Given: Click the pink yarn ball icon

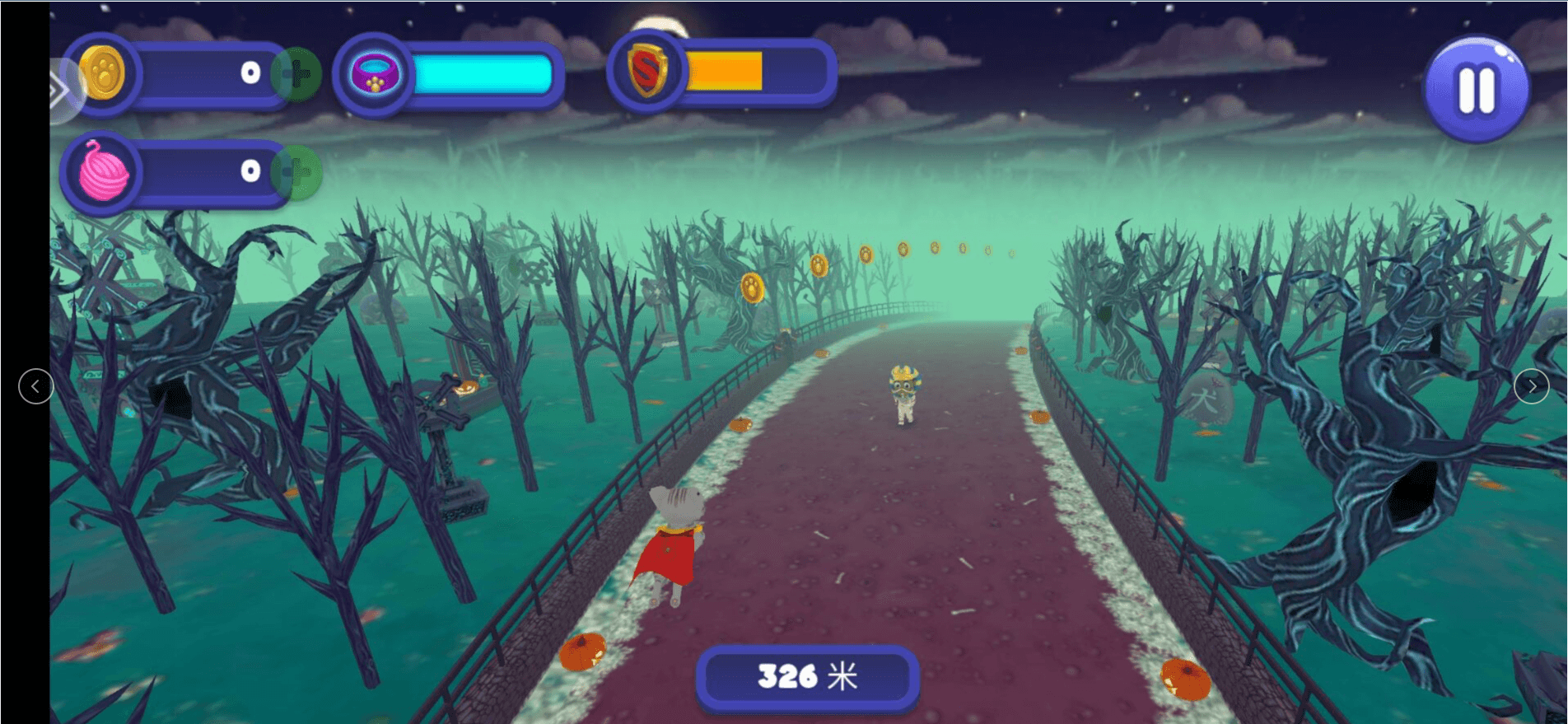Looking at the screenshot, I should click(104, 172).
